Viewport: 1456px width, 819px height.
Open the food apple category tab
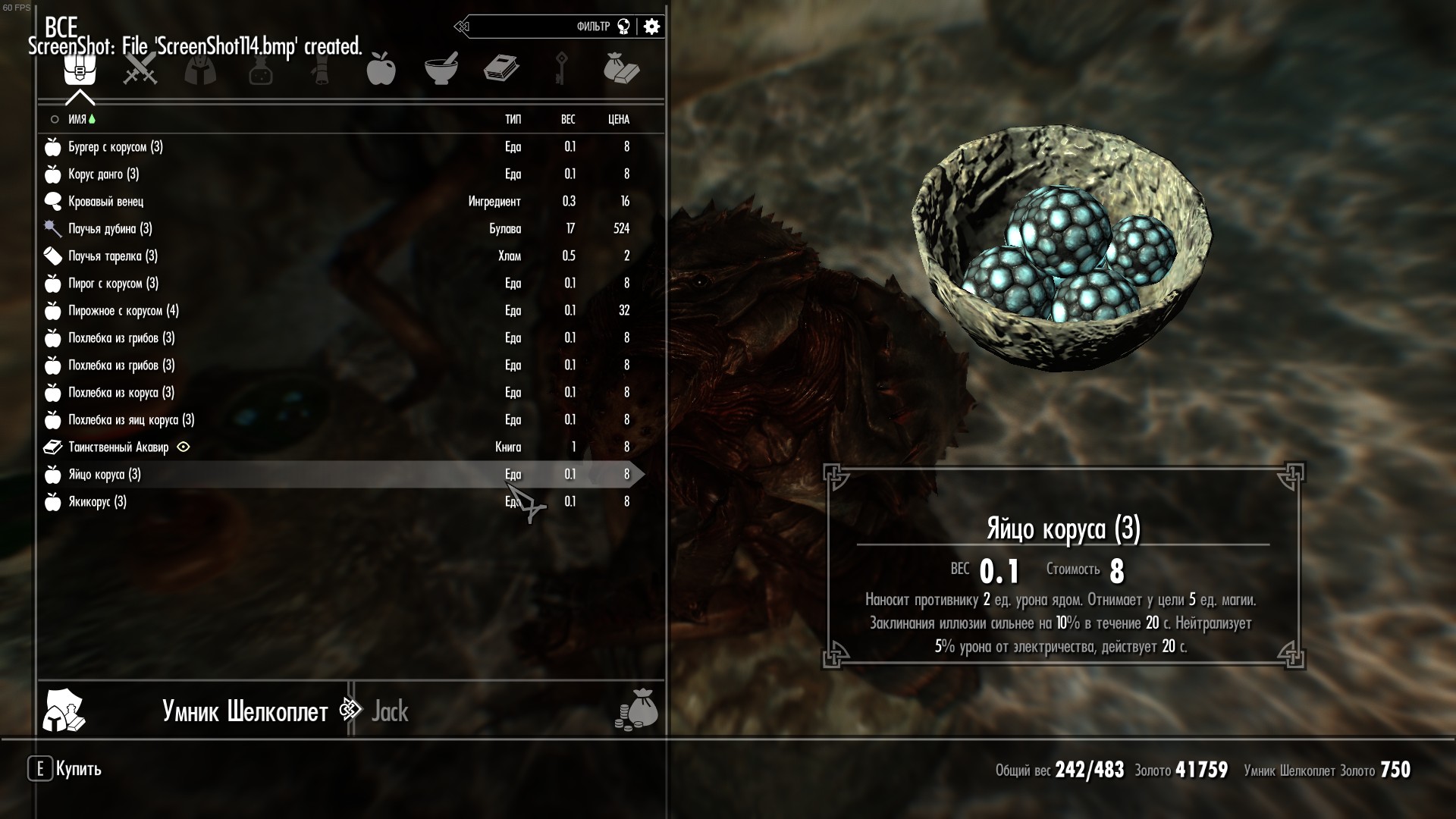[x=381, y=70]
